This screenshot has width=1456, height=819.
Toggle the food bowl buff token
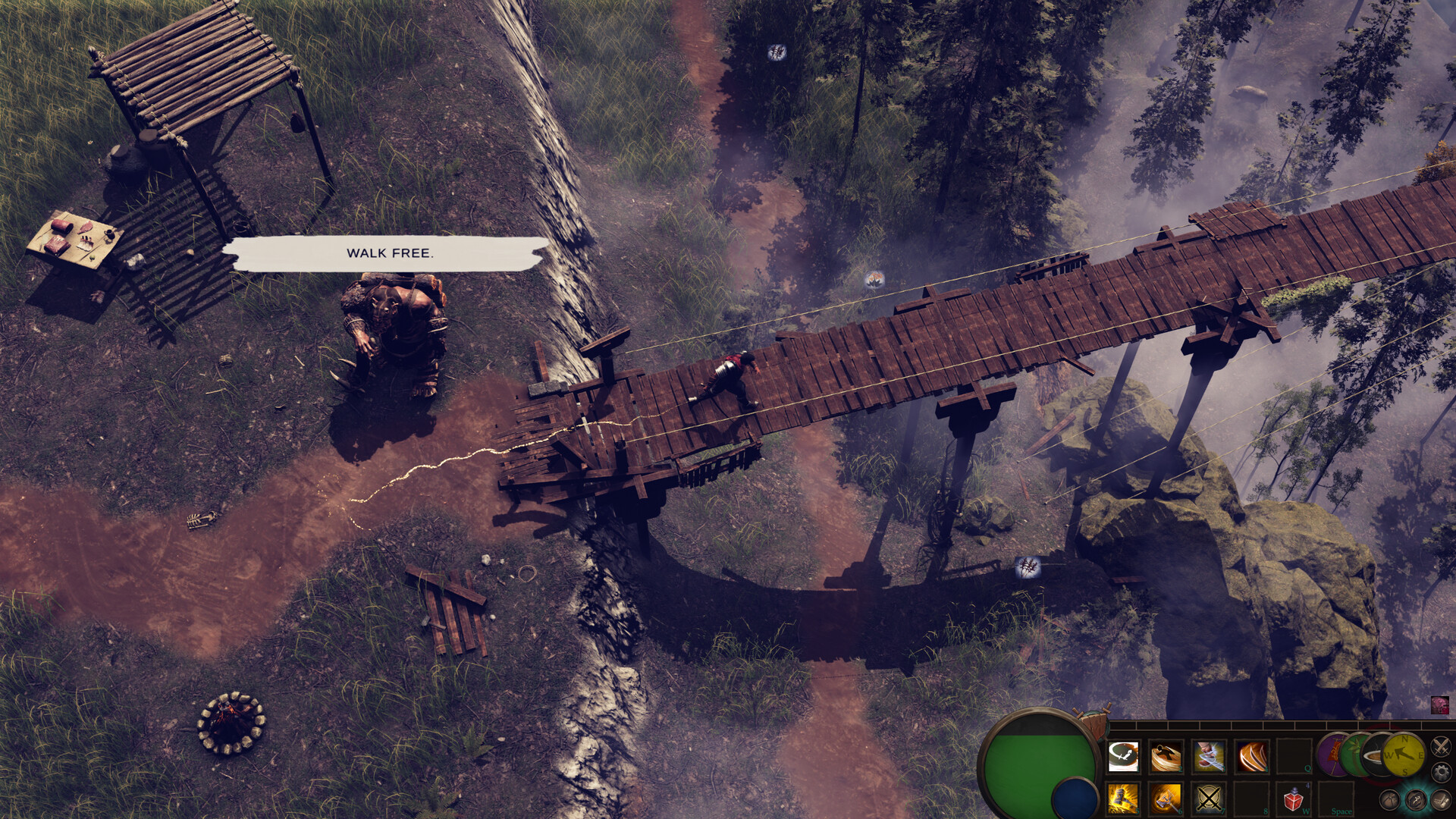point(1379,756)
